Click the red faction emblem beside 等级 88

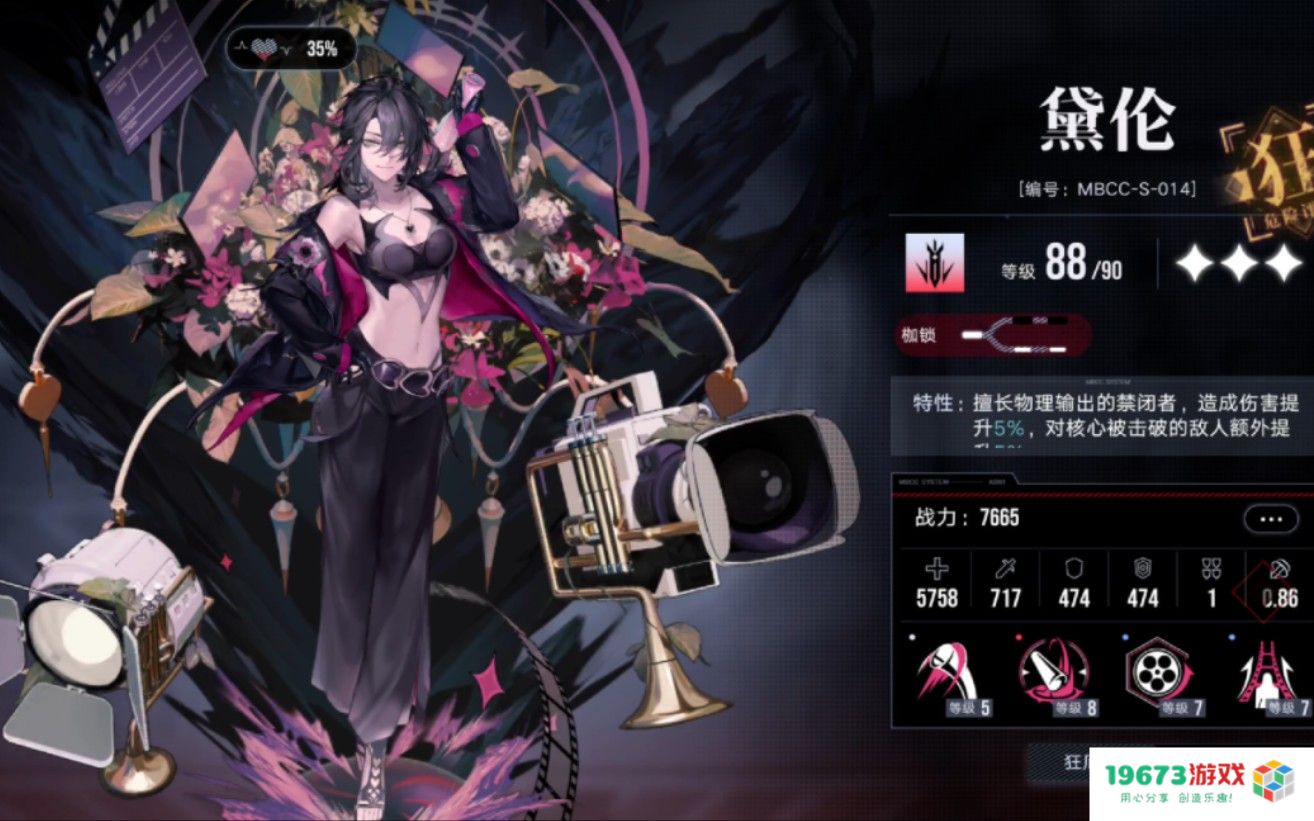(935, 263)
